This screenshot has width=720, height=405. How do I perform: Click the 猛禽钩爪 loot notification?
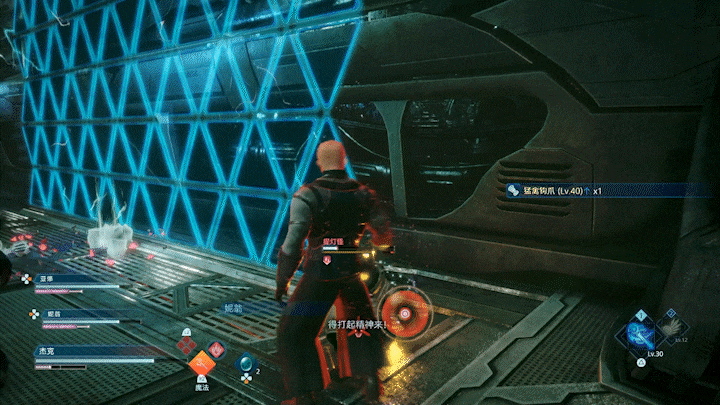(560, 190)
